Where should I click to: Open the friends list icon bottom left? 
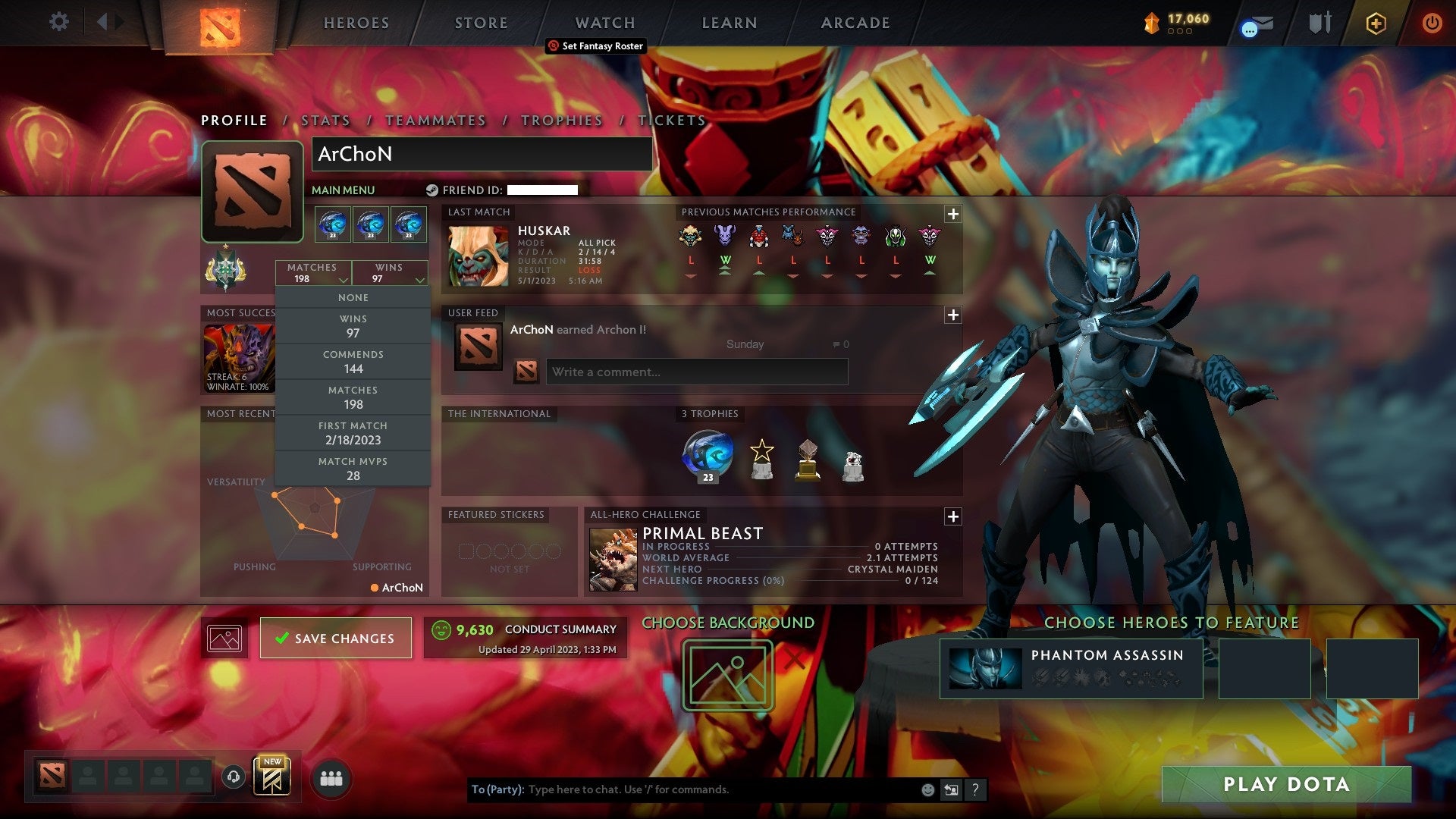(x=330, y=777)
